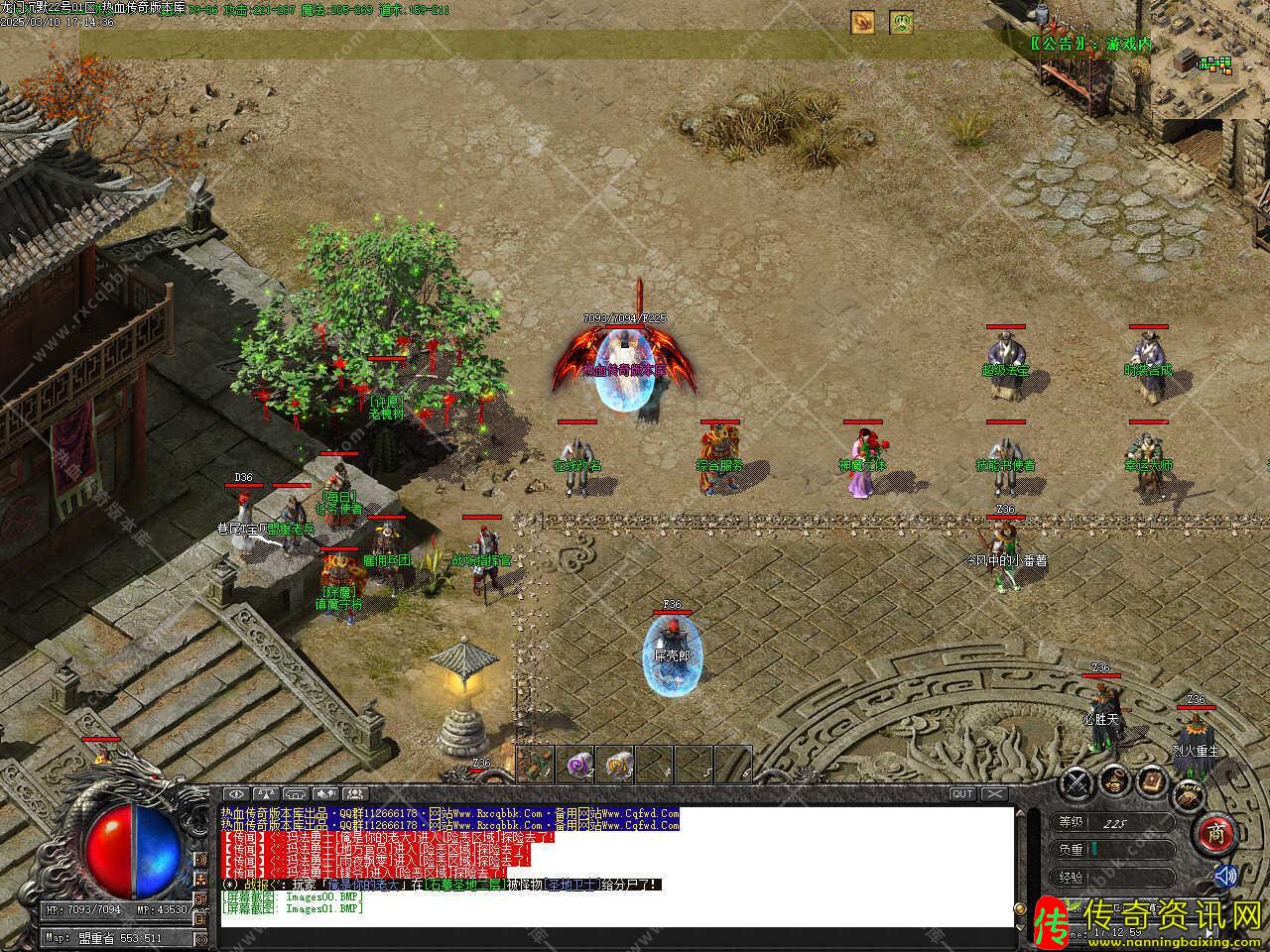
Task: Use the item in hotbar slot 1
Action: pyautogui.click(x=536, y=763)
